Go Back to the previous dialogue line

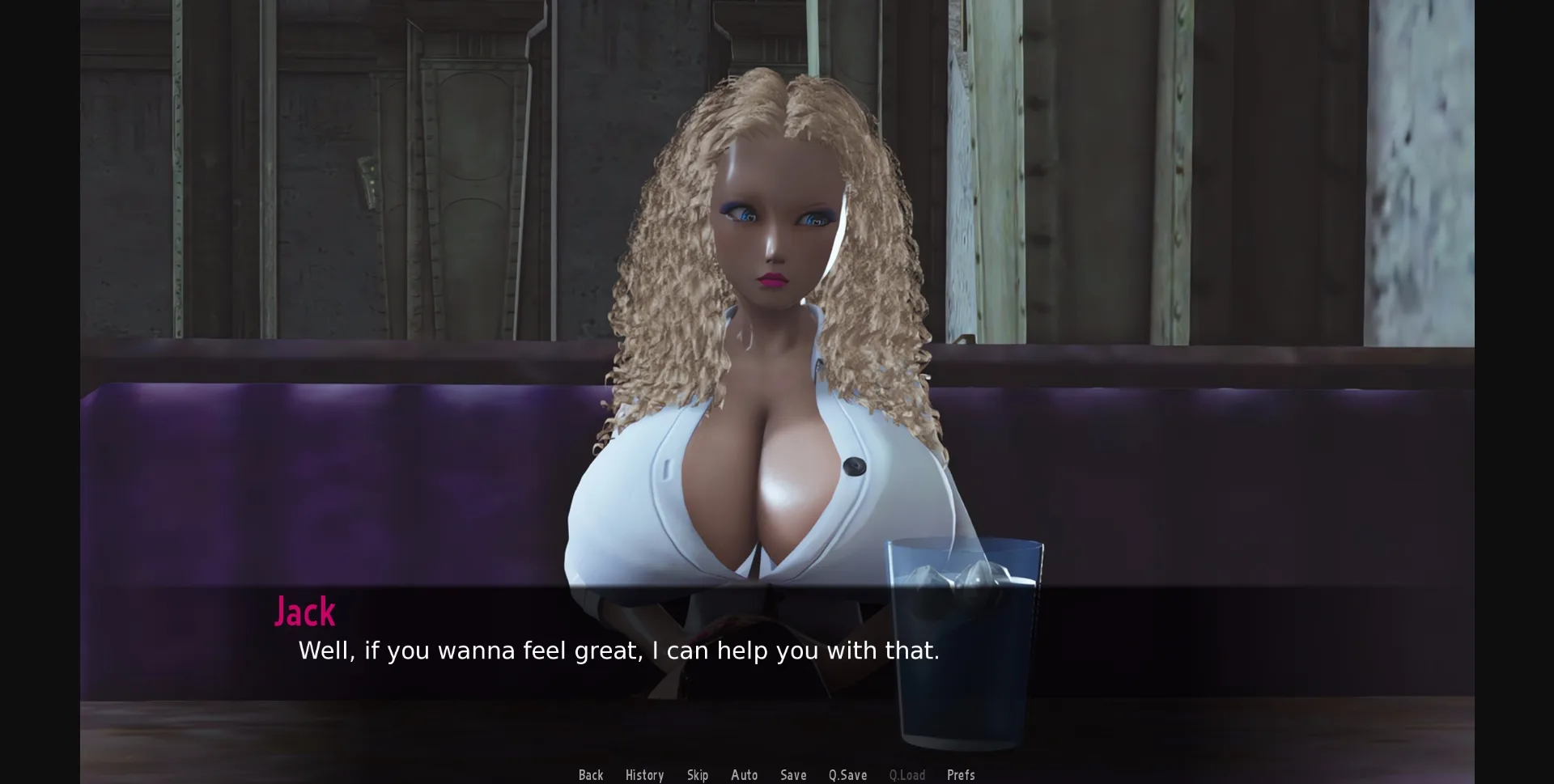[591, 774]
